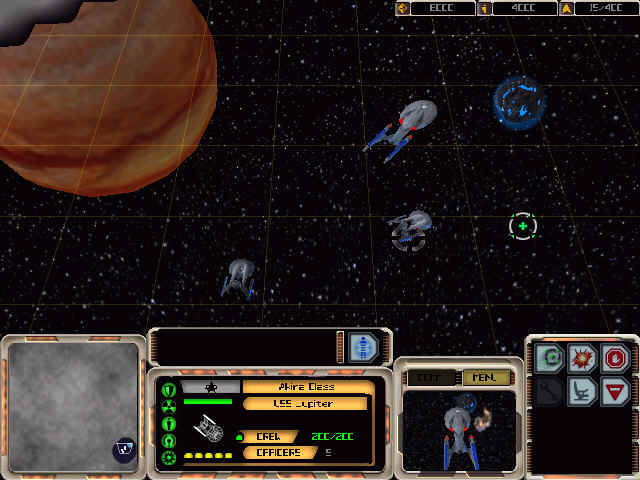This screenshot has width=640, height=480.
Task: Select the green circular arrows command
Action: [x=549, y=359]
